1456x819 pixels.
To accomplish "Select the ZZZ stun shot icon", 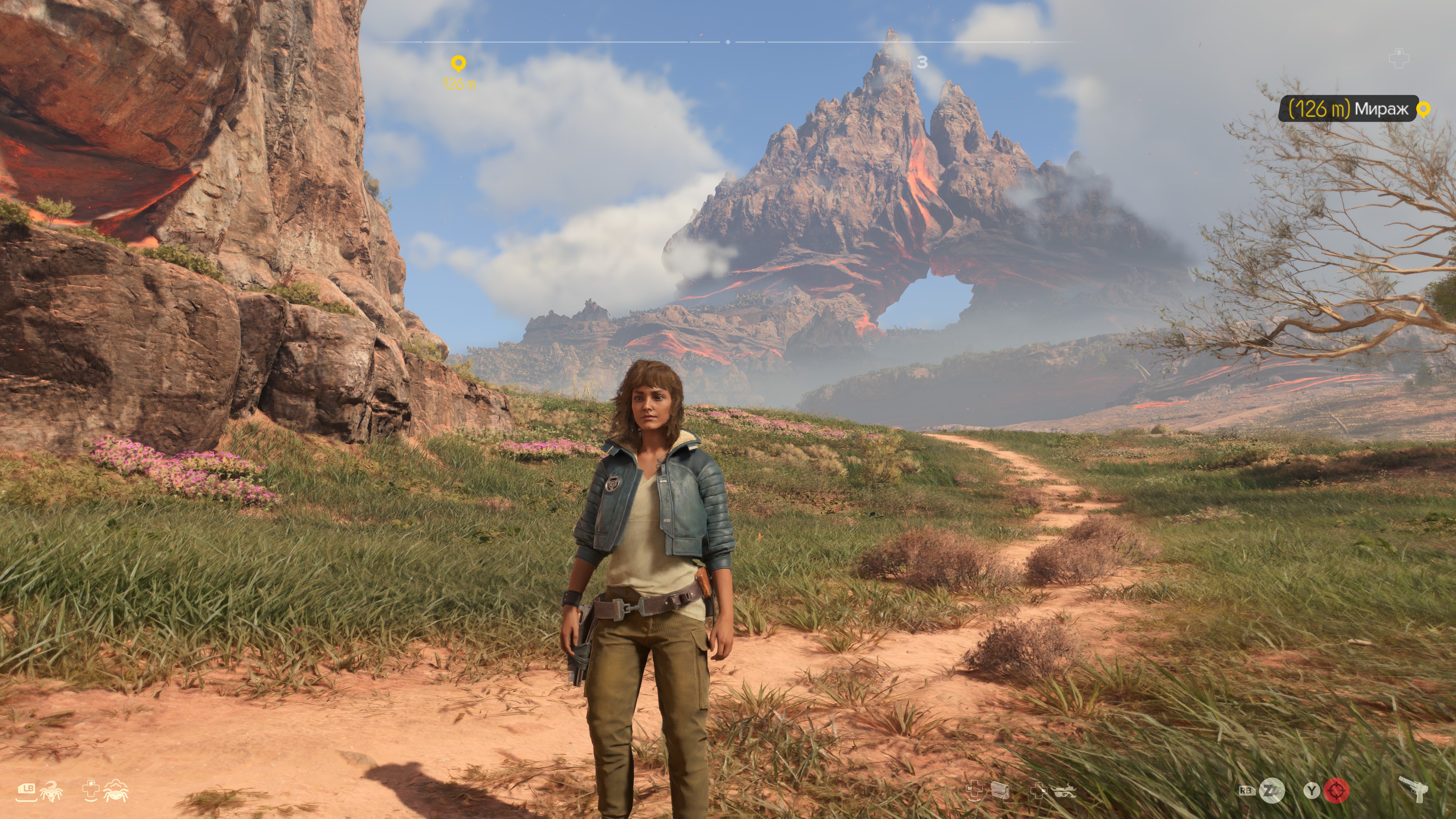I will click(x=1272, y=791).
